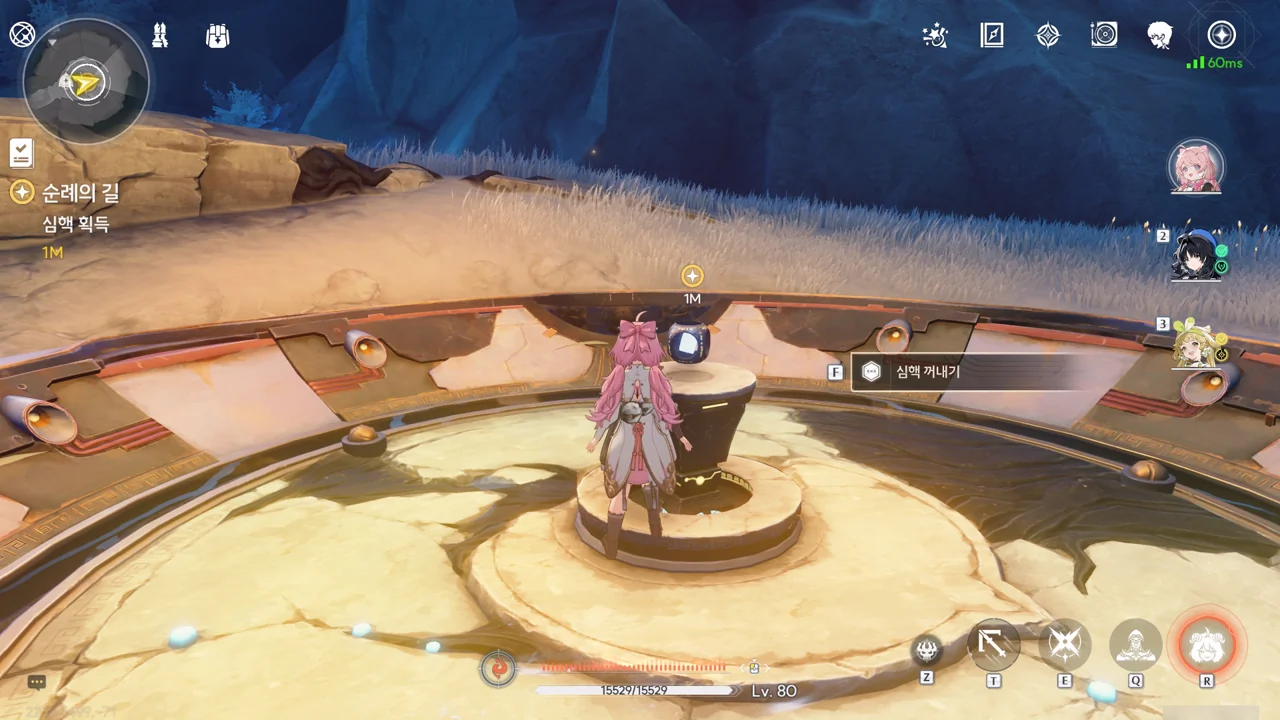1280x720 pixels.
Task: Activate the crossed blades skill
Action: click(1065, 645)
